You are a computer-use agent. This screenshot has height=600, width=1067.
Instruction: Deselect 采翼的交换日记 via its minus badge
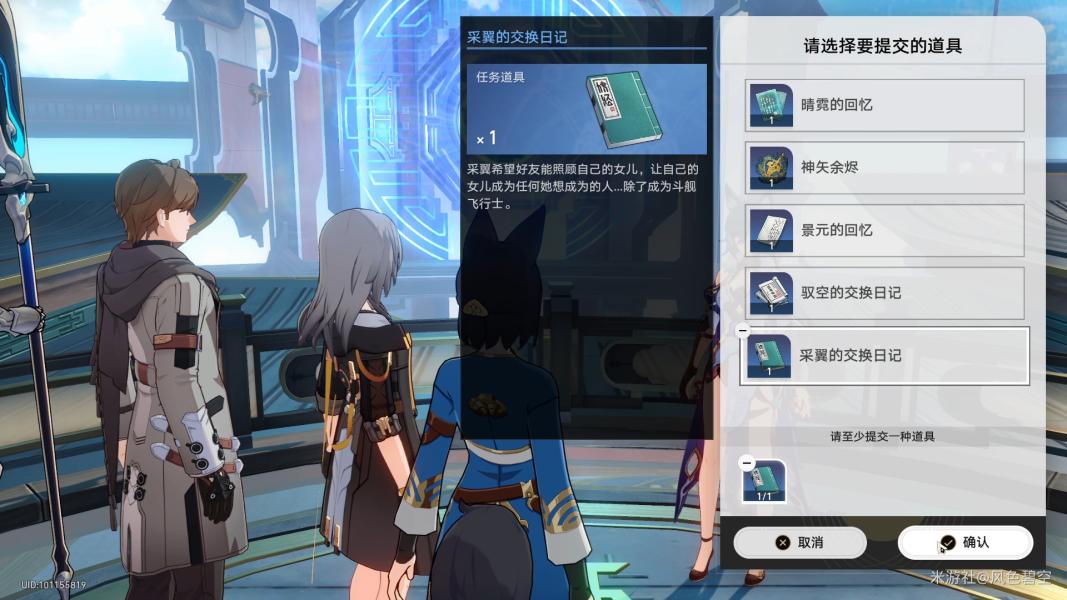[743, 330]
